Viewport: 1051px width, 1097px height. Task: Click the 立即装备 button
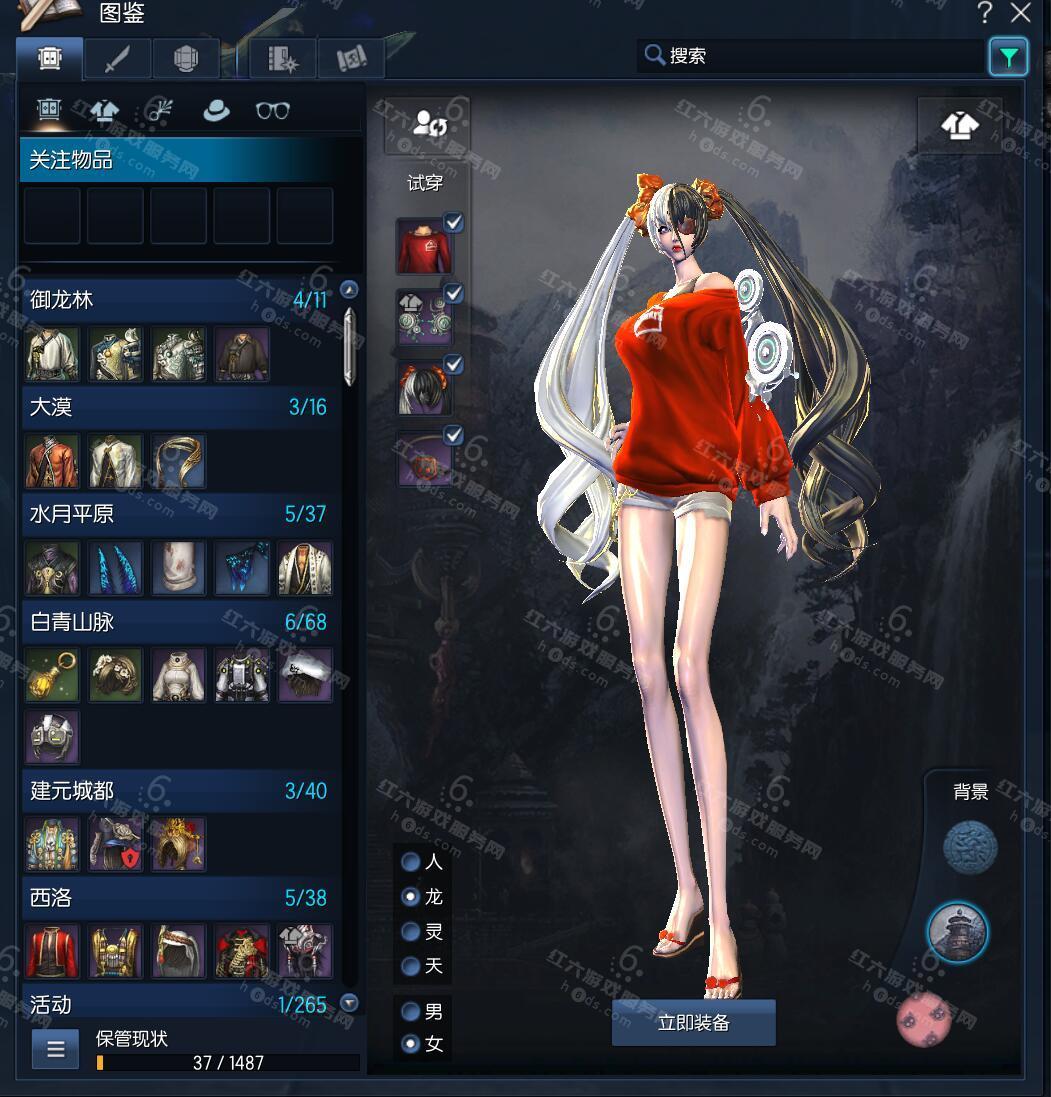(693, 1023)
